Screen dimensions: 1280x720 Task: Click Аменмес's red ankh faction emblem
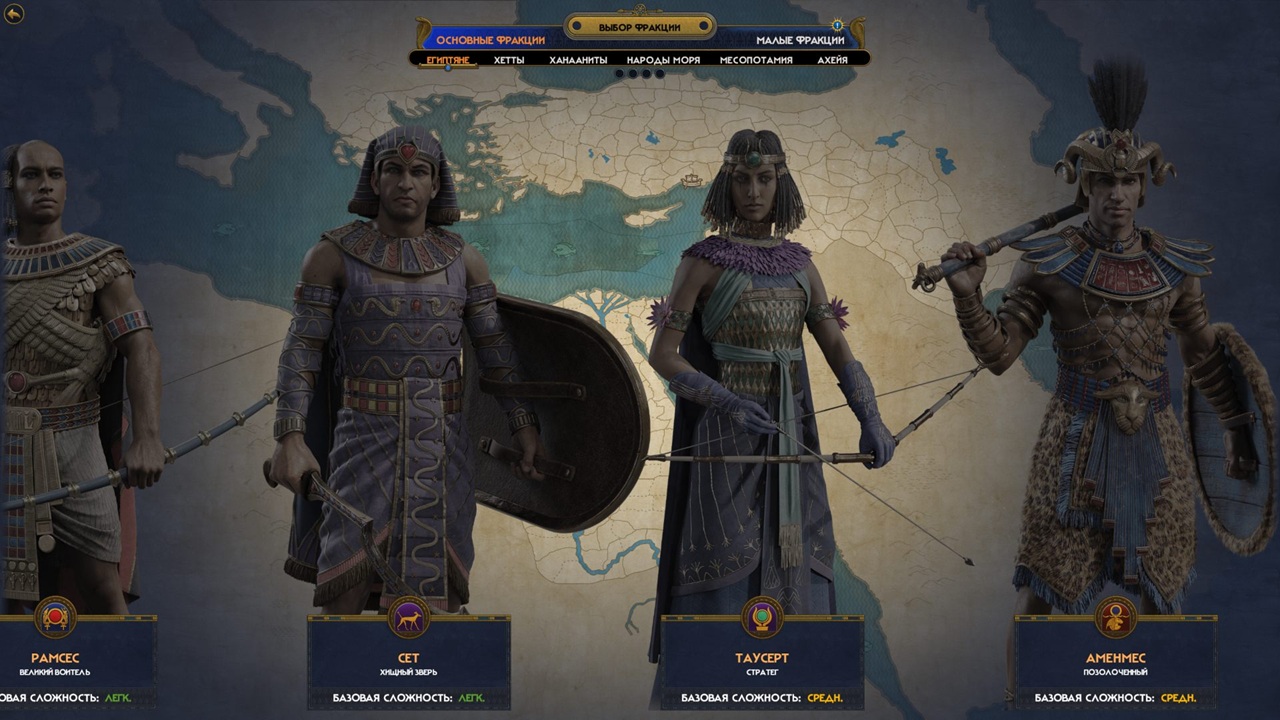(1115, 617)
